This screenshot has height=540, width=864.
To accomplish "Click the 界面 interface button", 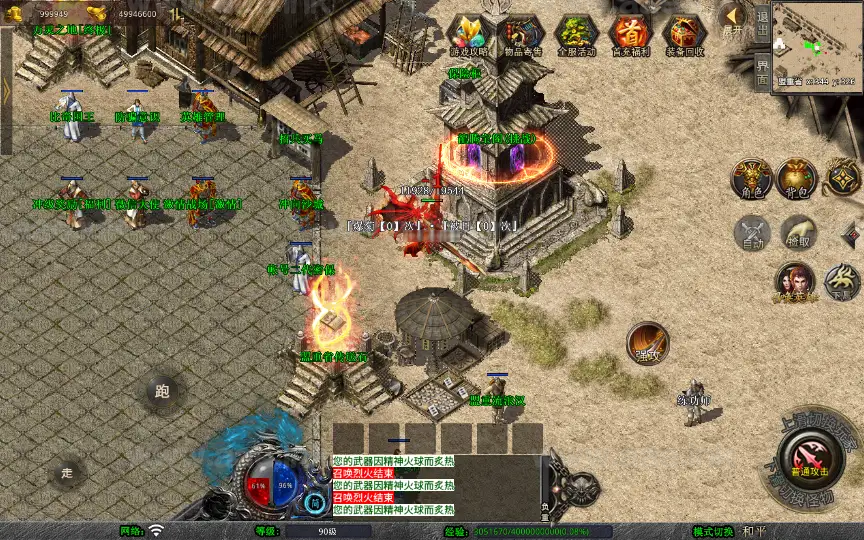I will 762,71.
